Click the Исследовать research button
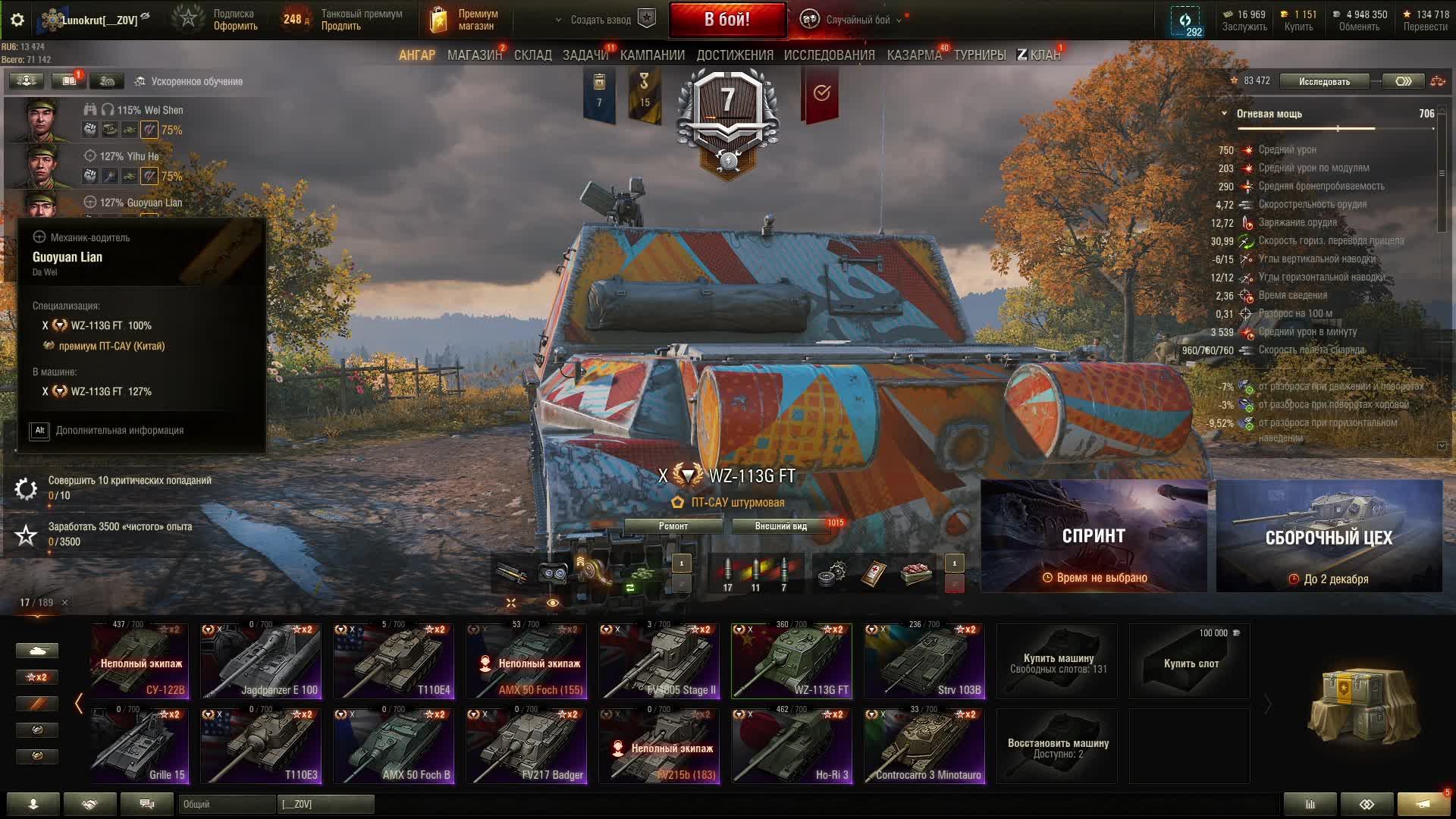Image resolution: width=1456 pixels, height=819 pixels. [1324, 81]
